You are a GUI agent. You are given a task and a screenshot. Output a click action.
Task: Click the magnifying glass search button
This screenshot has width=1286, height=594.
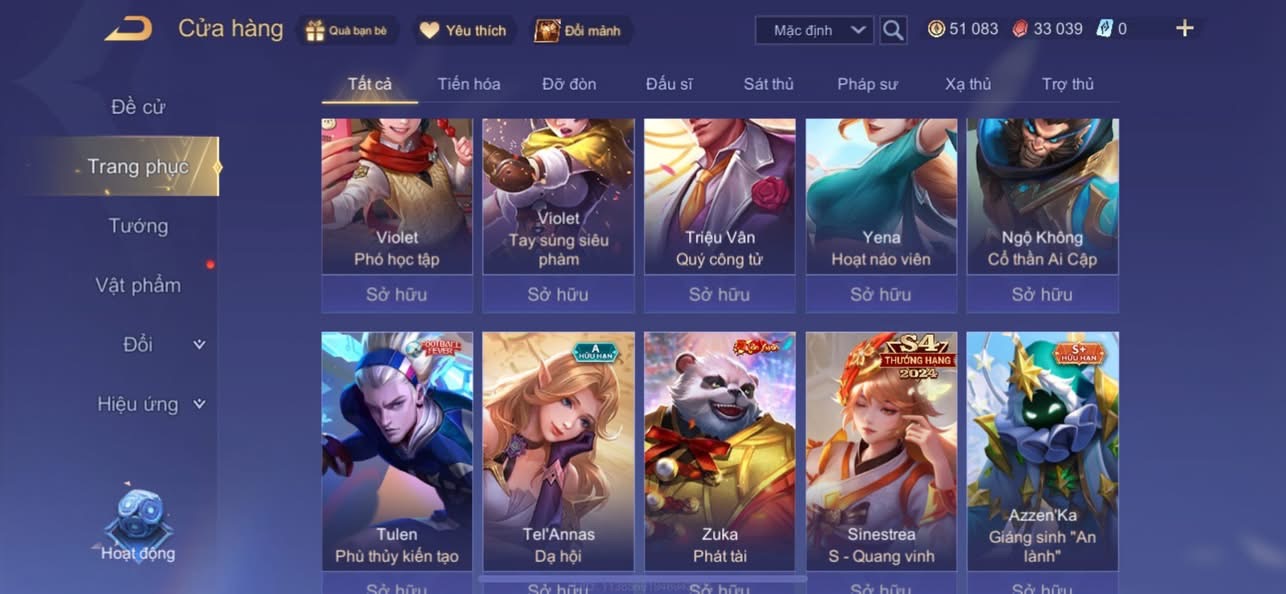click(x=893, y=30)
